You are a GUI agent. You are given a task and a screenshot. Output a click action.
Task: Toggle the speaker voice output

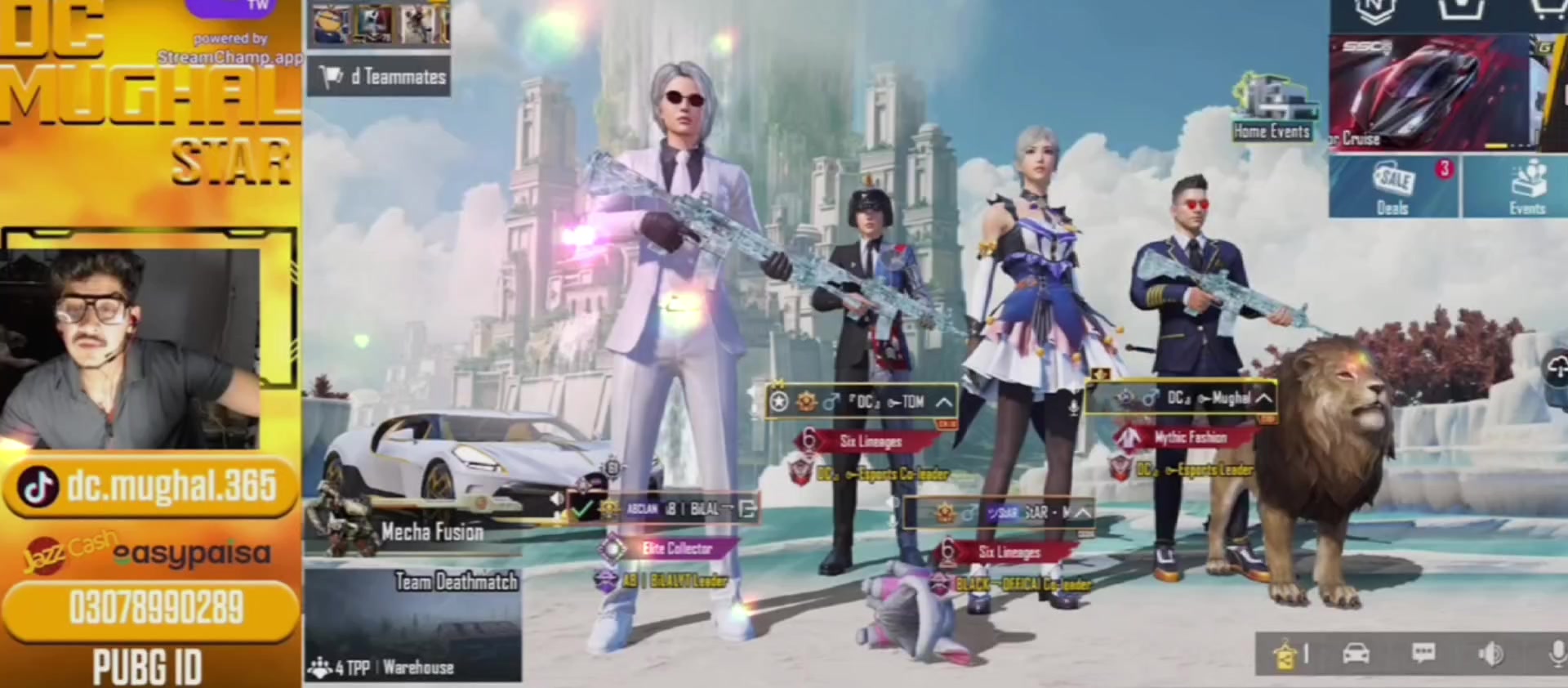(1490, 654)
